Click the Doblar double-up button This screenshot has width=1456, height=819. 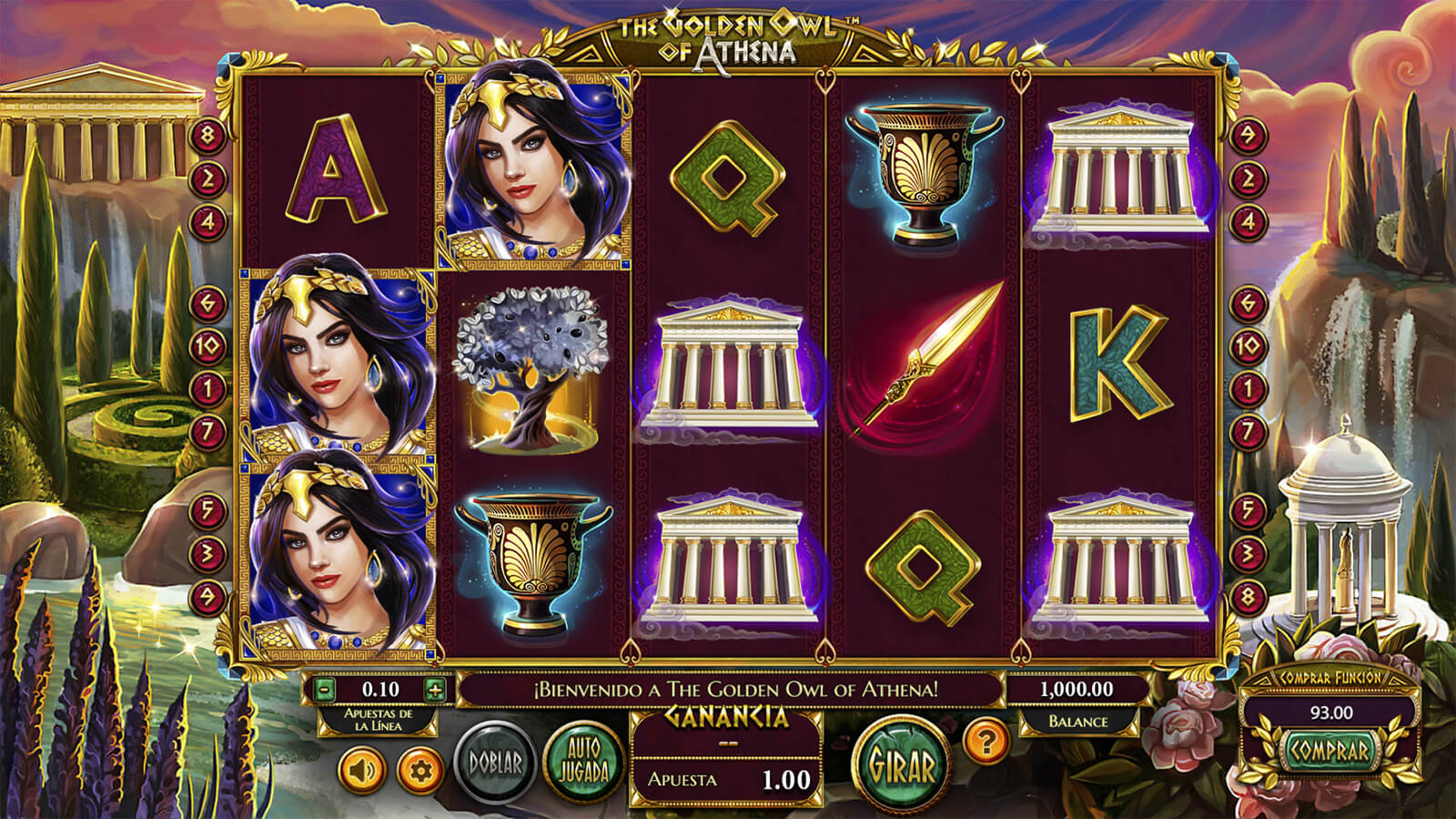[x=495, y=763]
